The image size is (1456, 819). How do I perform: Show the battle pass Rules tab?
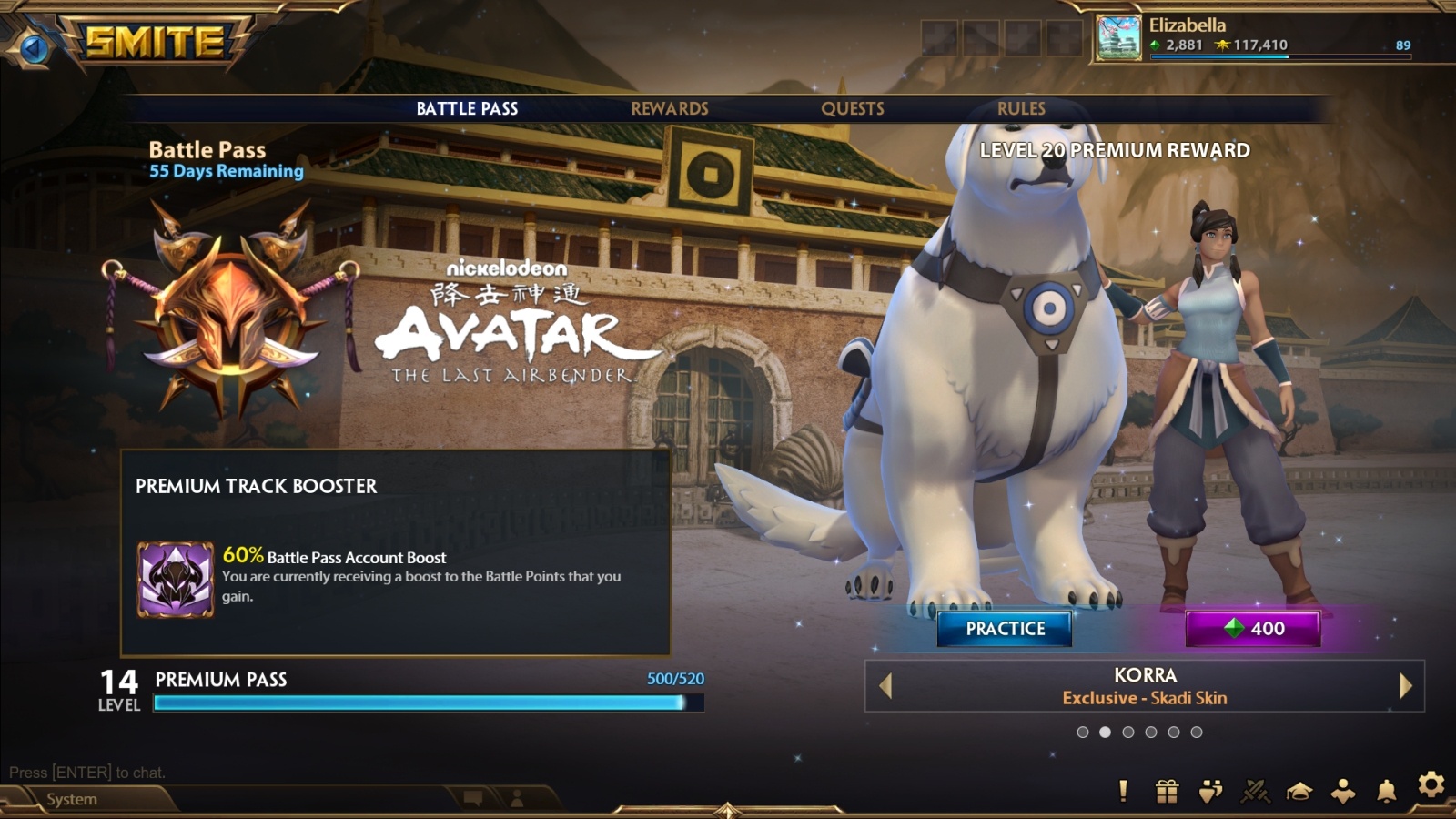[1021, 108]
